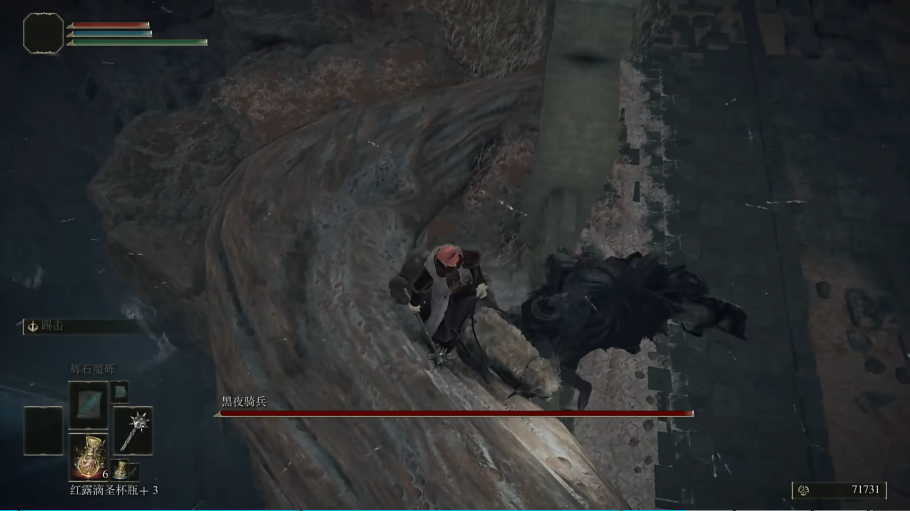The image size is (910, 511).
Task: Select the Glintstone Pebble spell slot
Action: pyautogui.click(x=87, y=403)
